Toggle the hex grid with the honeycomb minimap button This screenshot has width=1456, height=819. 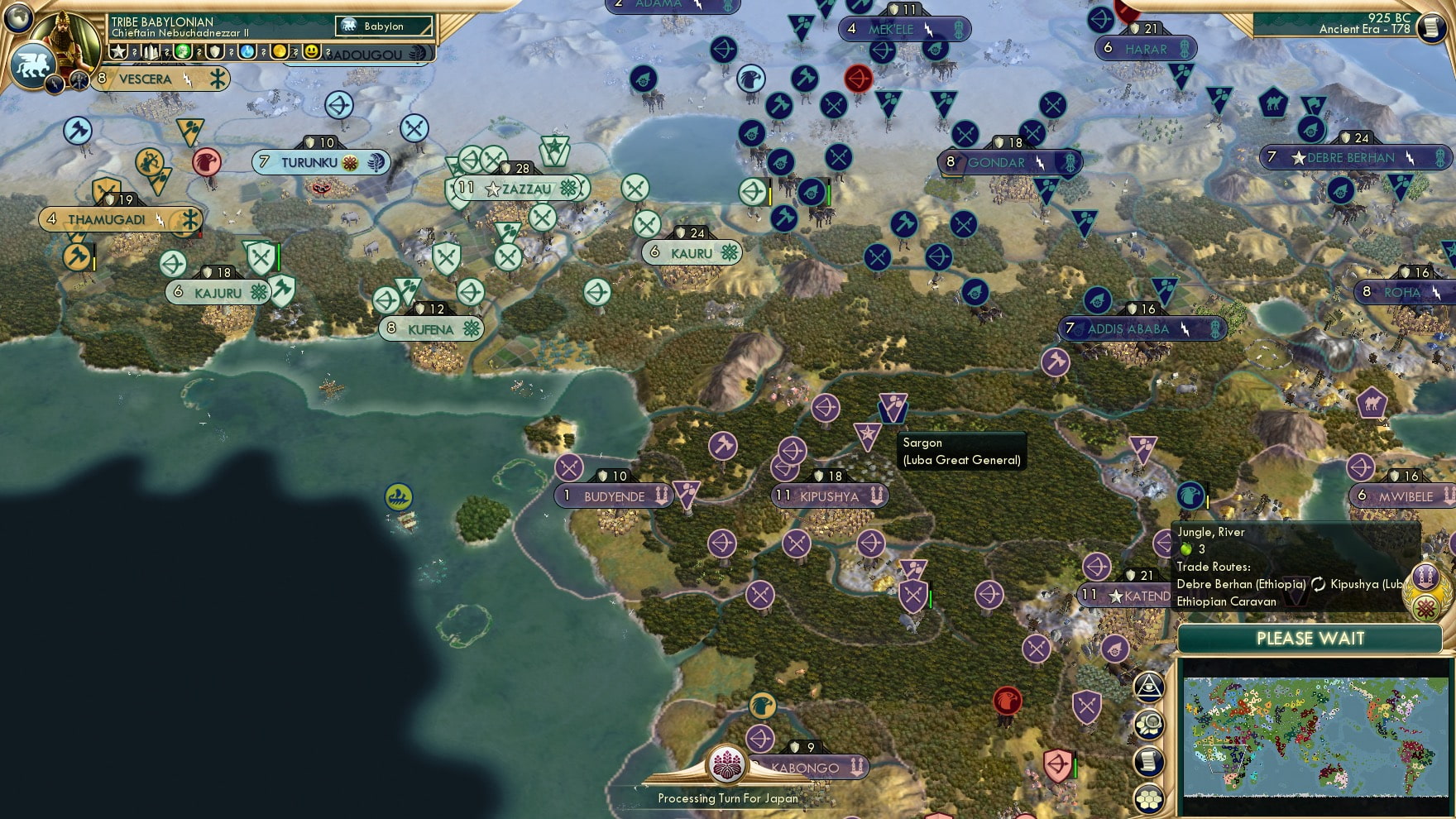1149,797
